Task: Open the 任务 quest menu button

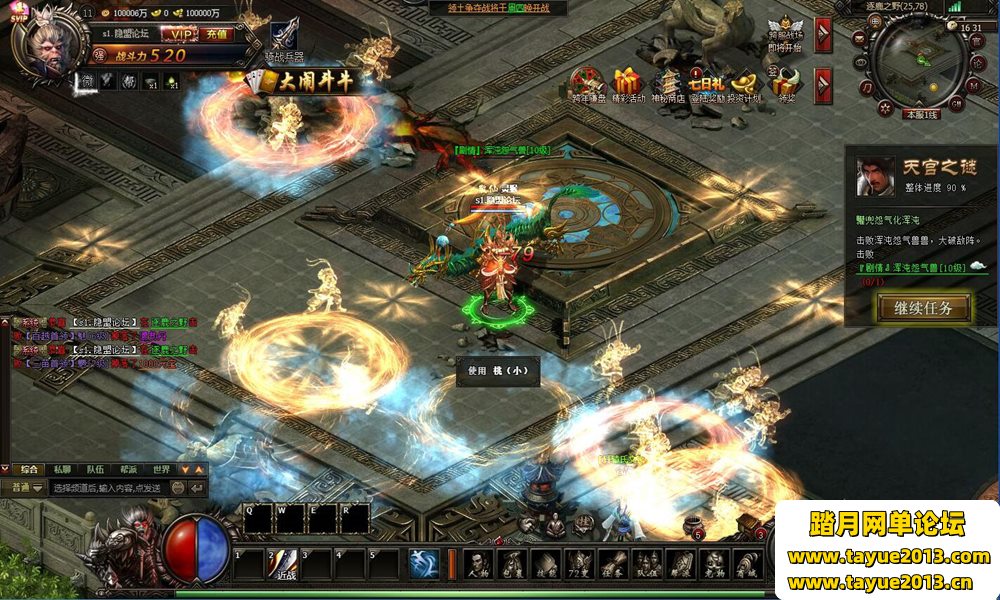Action: pyautogui.click(x=613, y=565)
